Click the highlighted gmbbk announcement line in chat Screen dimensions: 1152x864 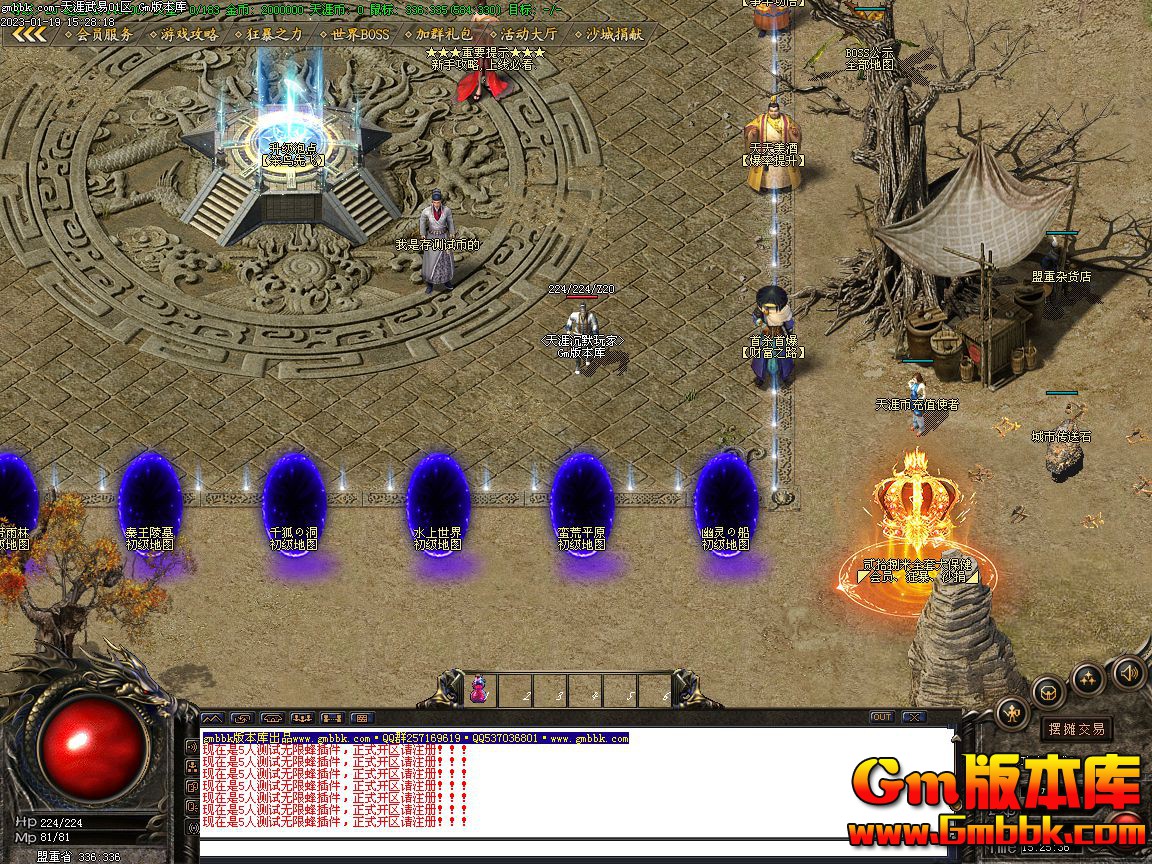pyautogui.click(x=415, y=738)
